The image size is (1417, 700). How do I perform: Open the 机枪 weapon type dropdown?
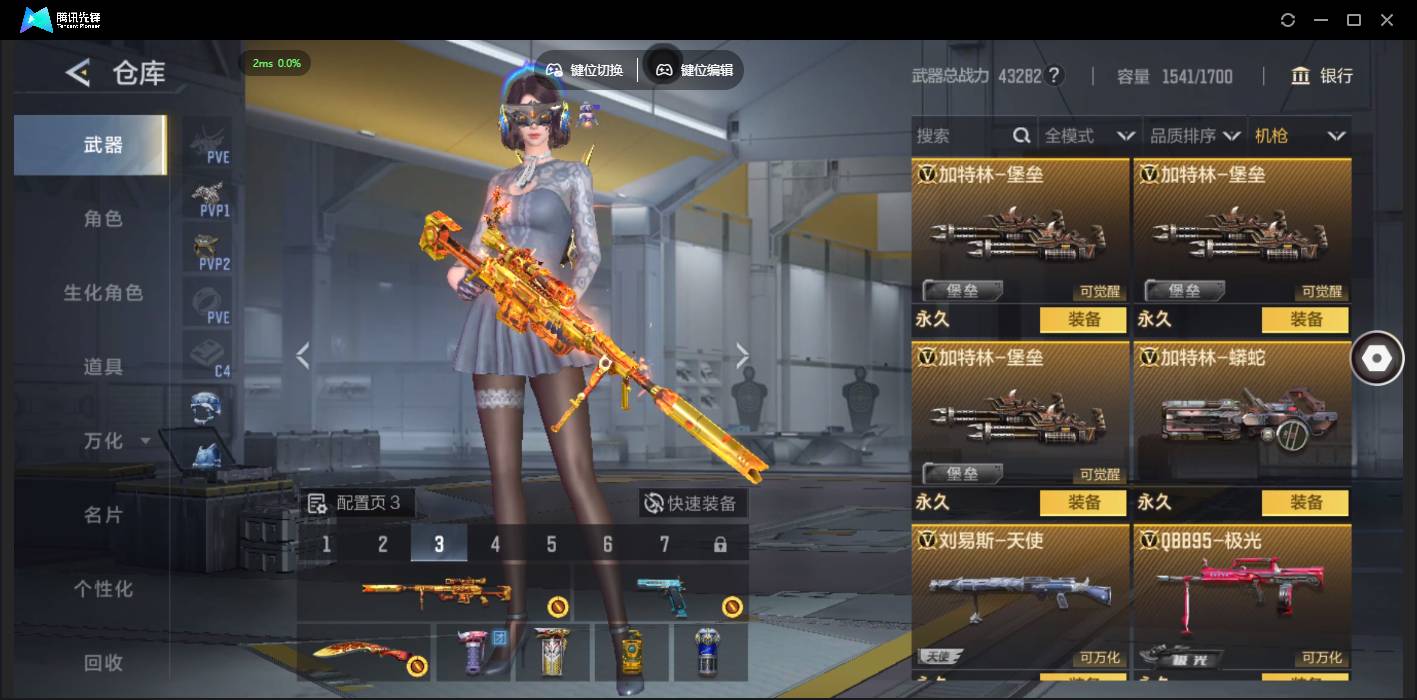[1299, 136]
